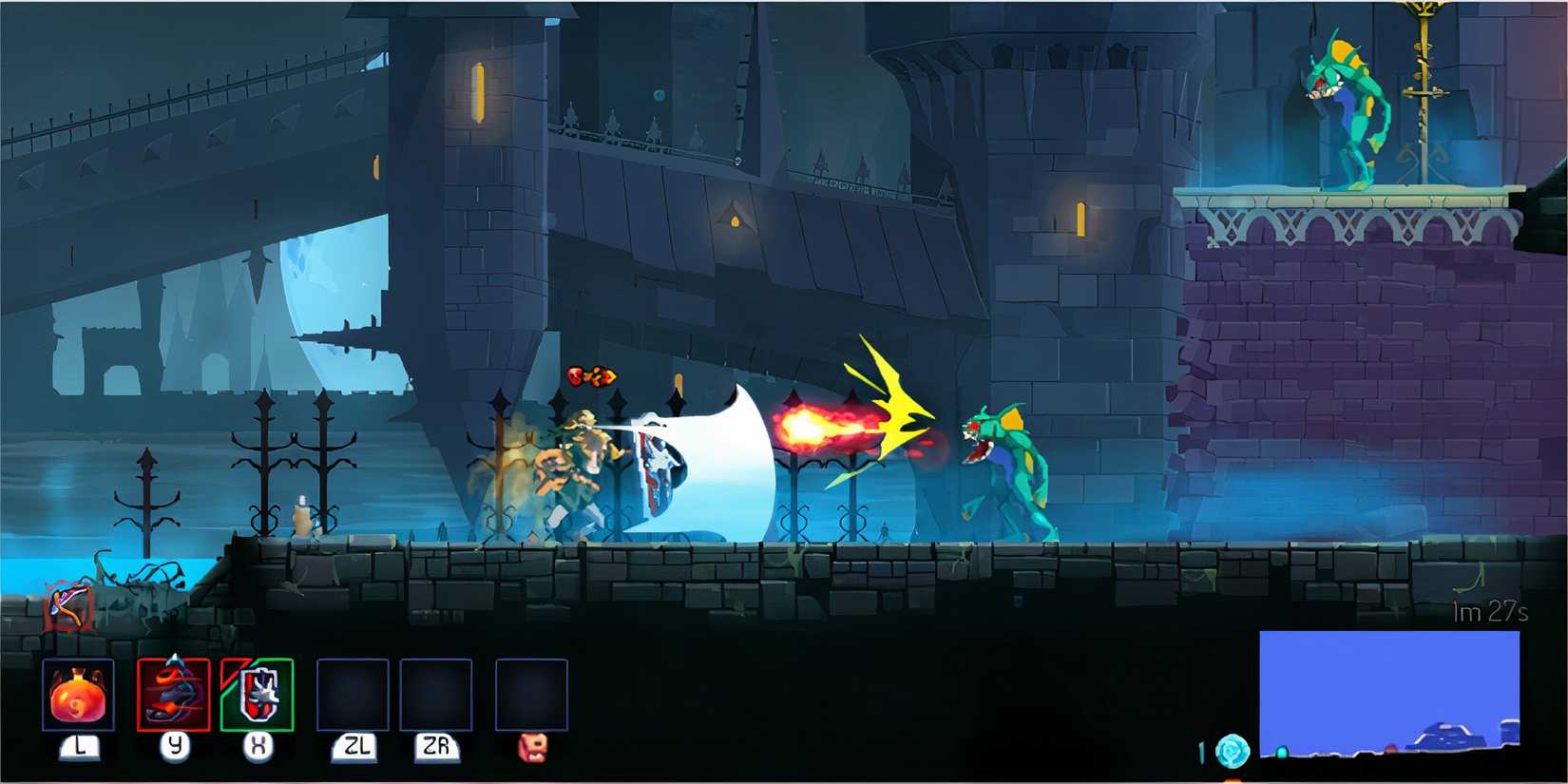1568x784 pixels.
Task: Click the damage numbers above the player
Action: pos(591,374)
